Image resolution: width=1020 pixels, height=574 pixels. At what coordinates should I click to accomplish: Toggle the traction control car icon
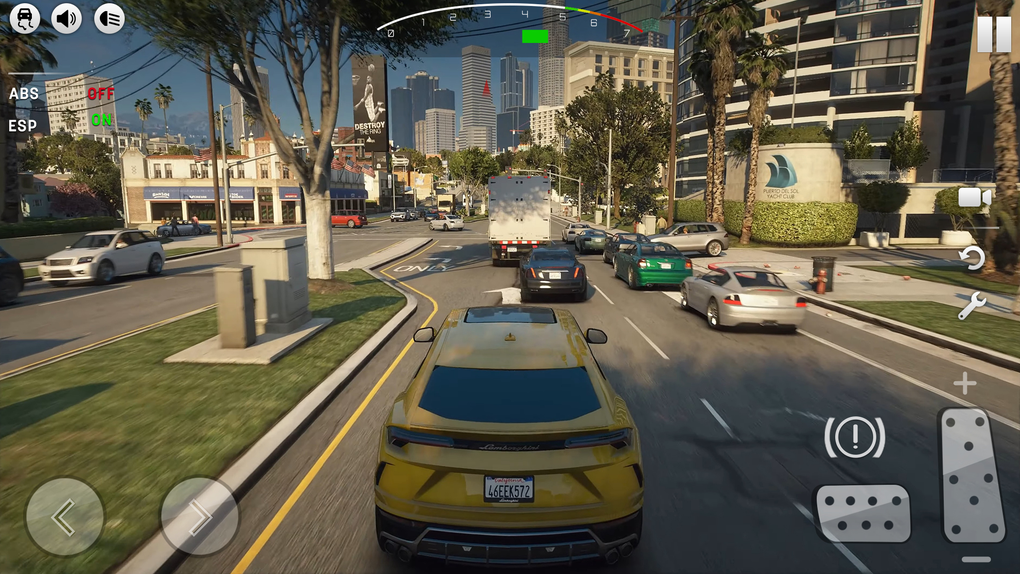(x=24, y=17)
